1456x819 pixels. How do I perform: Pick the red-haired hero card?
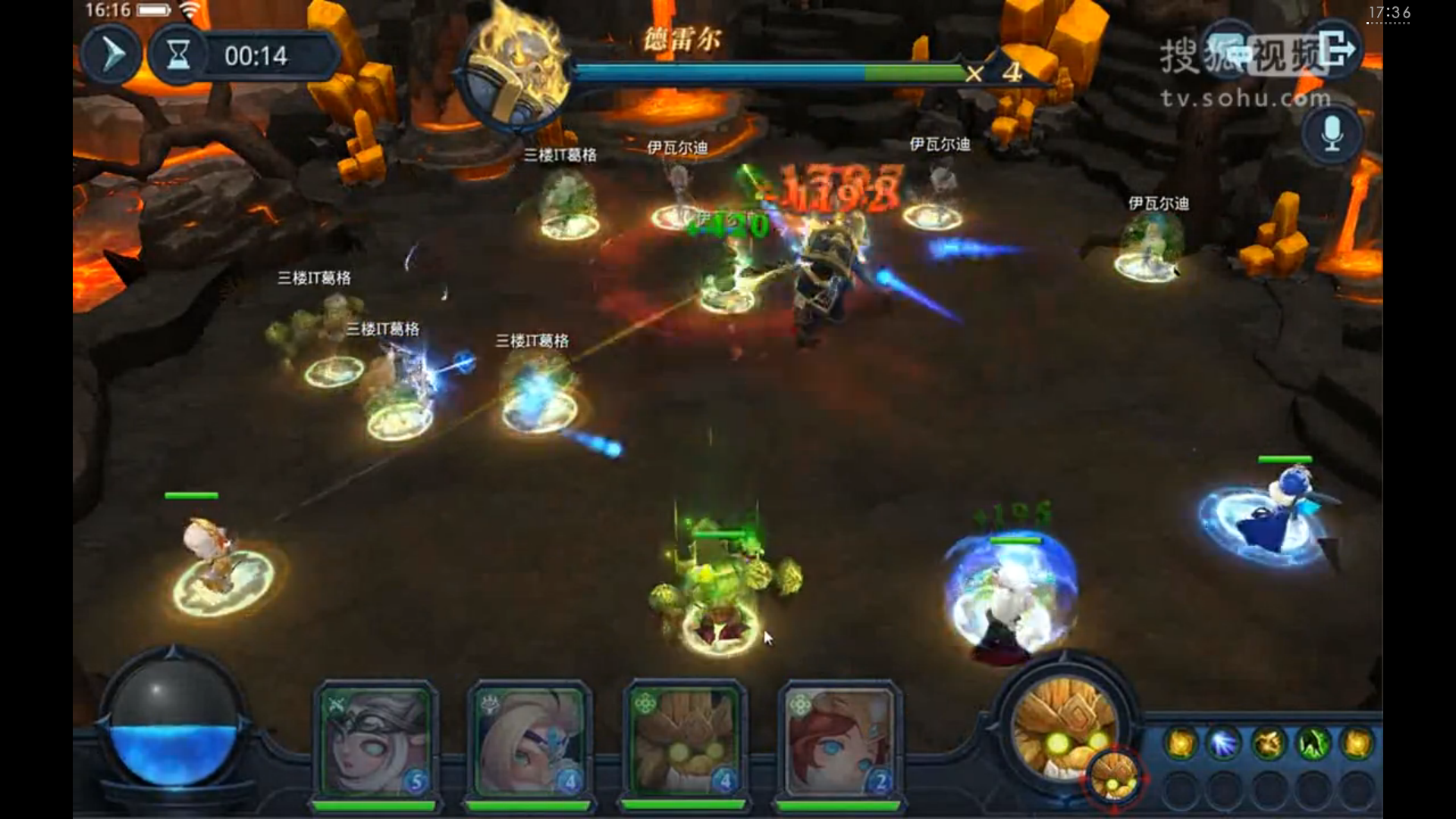point(839,741)
